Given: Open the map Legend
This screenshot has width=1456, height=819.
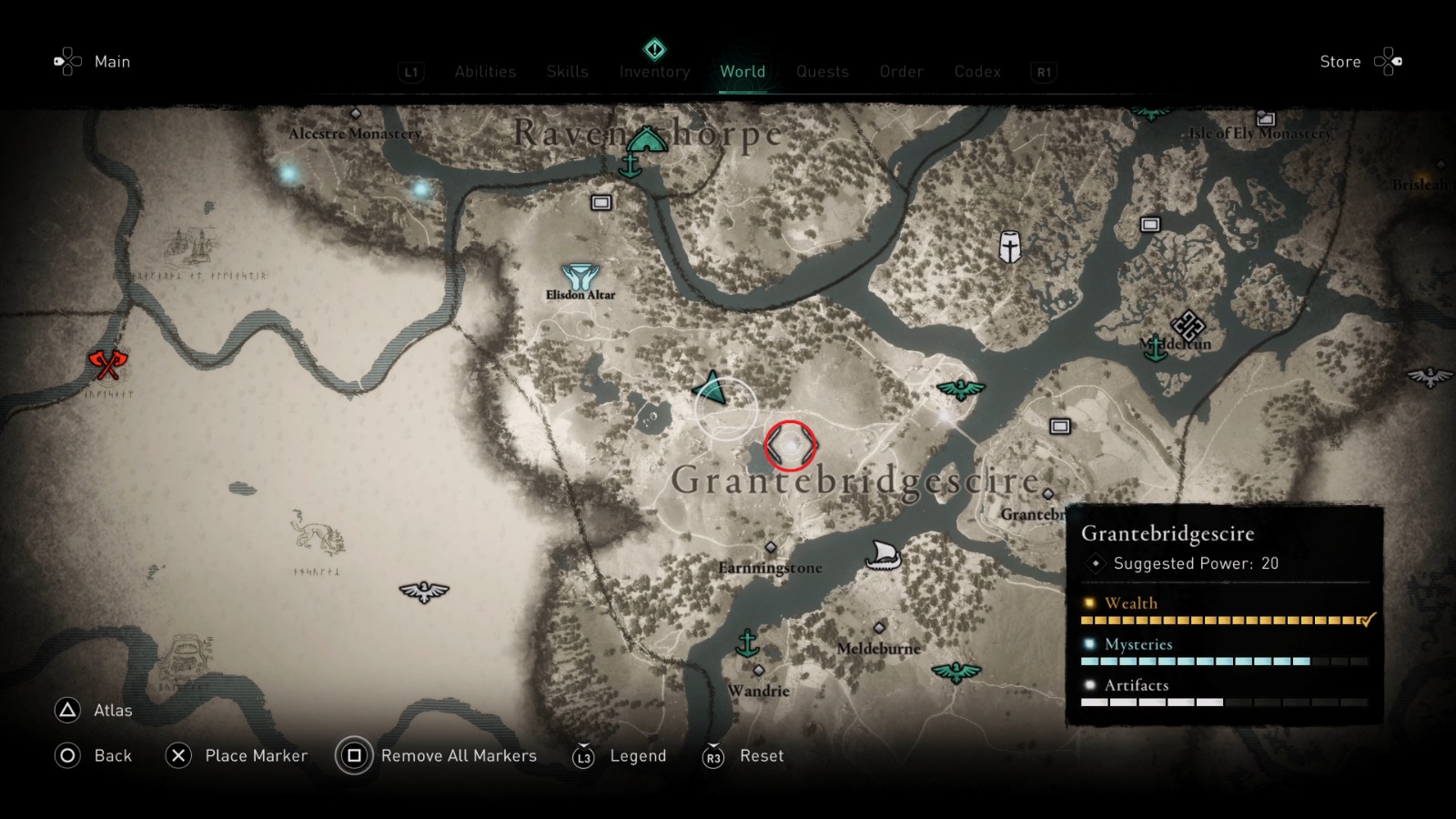Looking at the screenshot, I should tap(637, 755).
